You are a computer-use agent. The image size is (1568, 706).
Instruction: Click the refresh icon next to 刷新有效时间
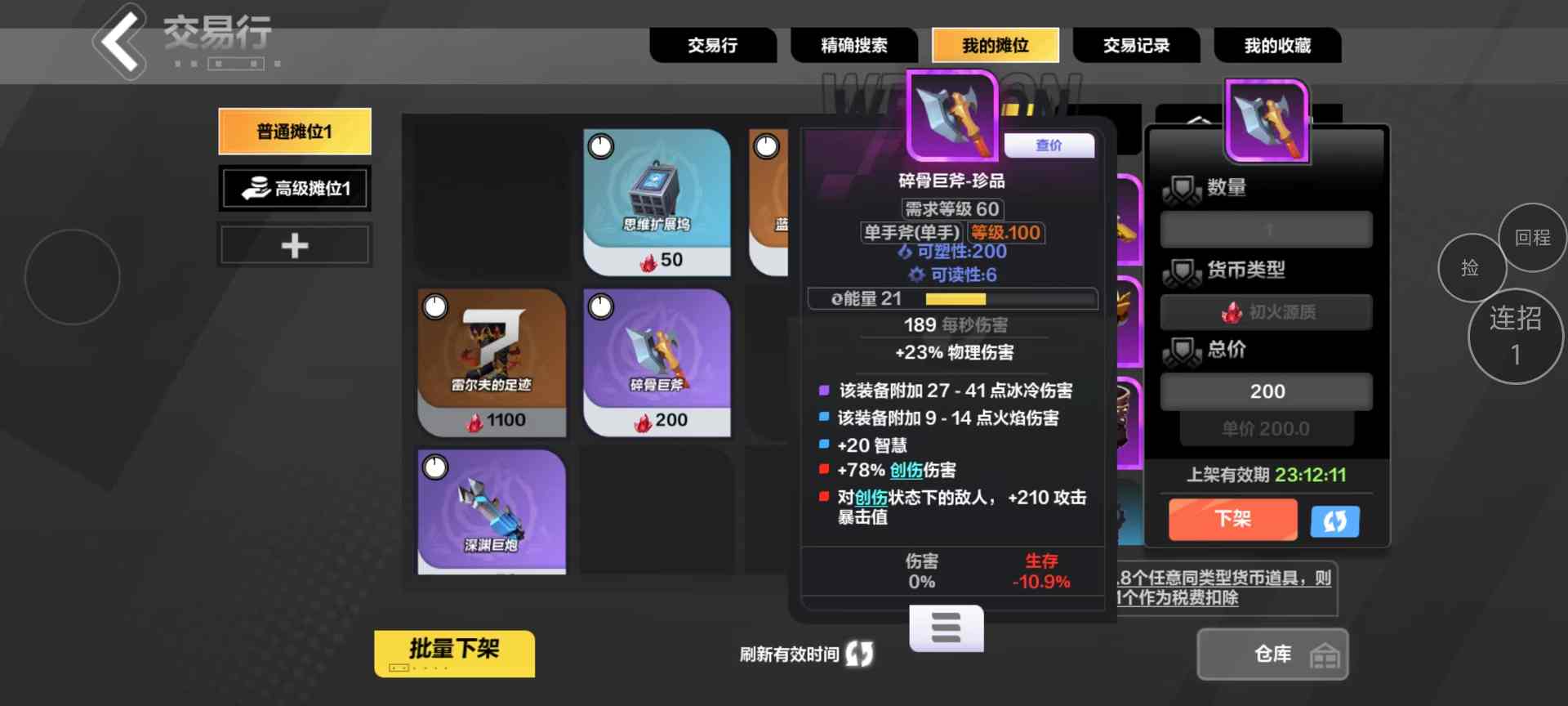click(857, 654)
